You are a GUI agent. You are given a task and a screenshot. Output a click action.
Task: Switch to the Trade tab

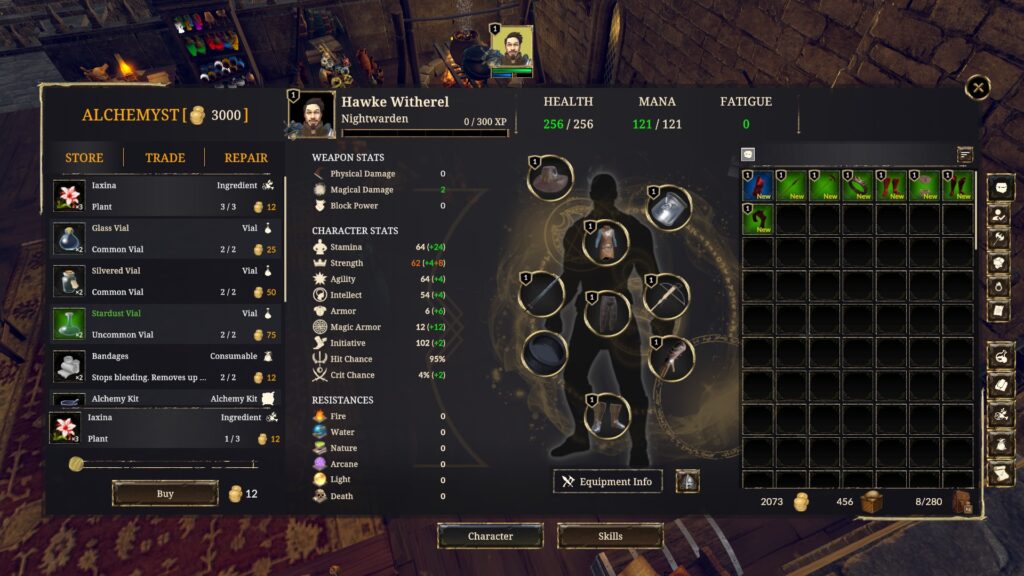pyautogui.click(x=165, y=158)
